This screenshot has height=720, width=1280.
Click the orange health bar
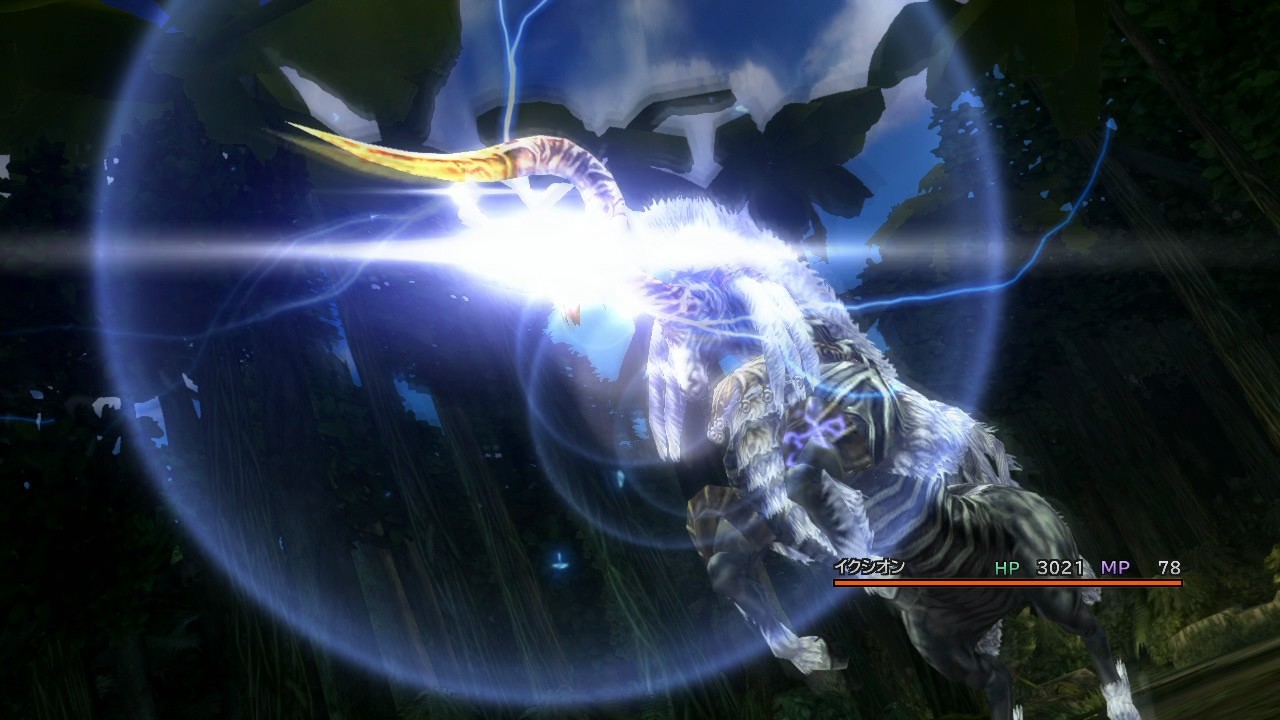(1000, 580)
